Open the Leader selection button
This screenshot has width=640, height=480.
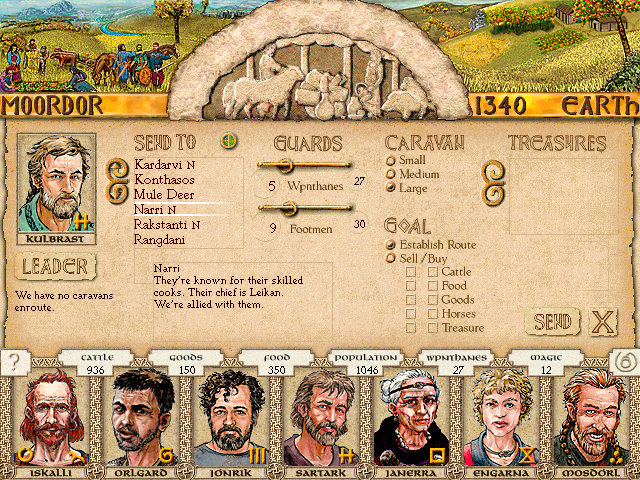coord(56,267)
